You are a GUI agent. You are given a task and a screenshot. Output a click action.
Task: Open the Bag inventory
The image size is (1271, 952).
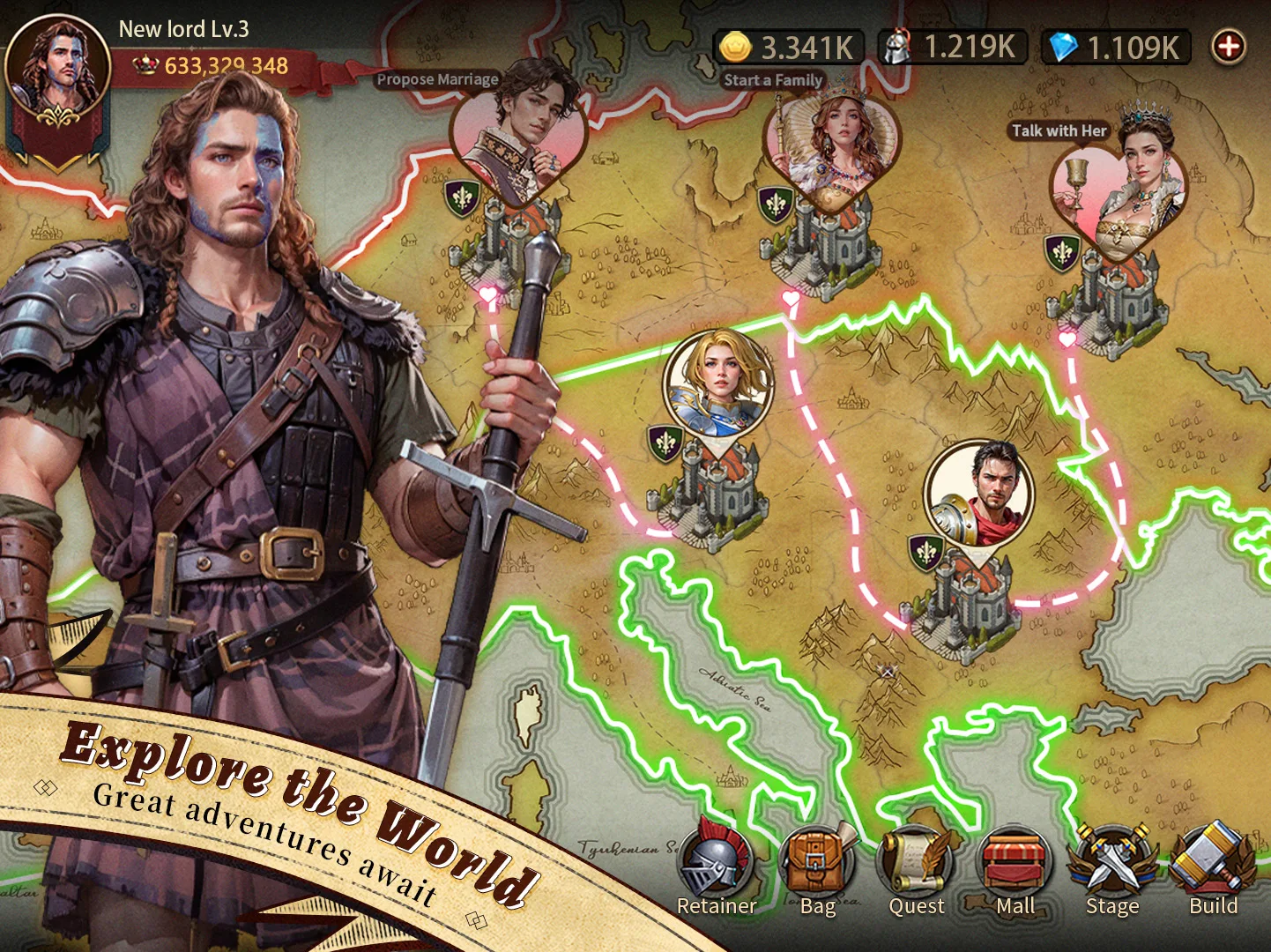pyautogui.click(x=817, y=864)
